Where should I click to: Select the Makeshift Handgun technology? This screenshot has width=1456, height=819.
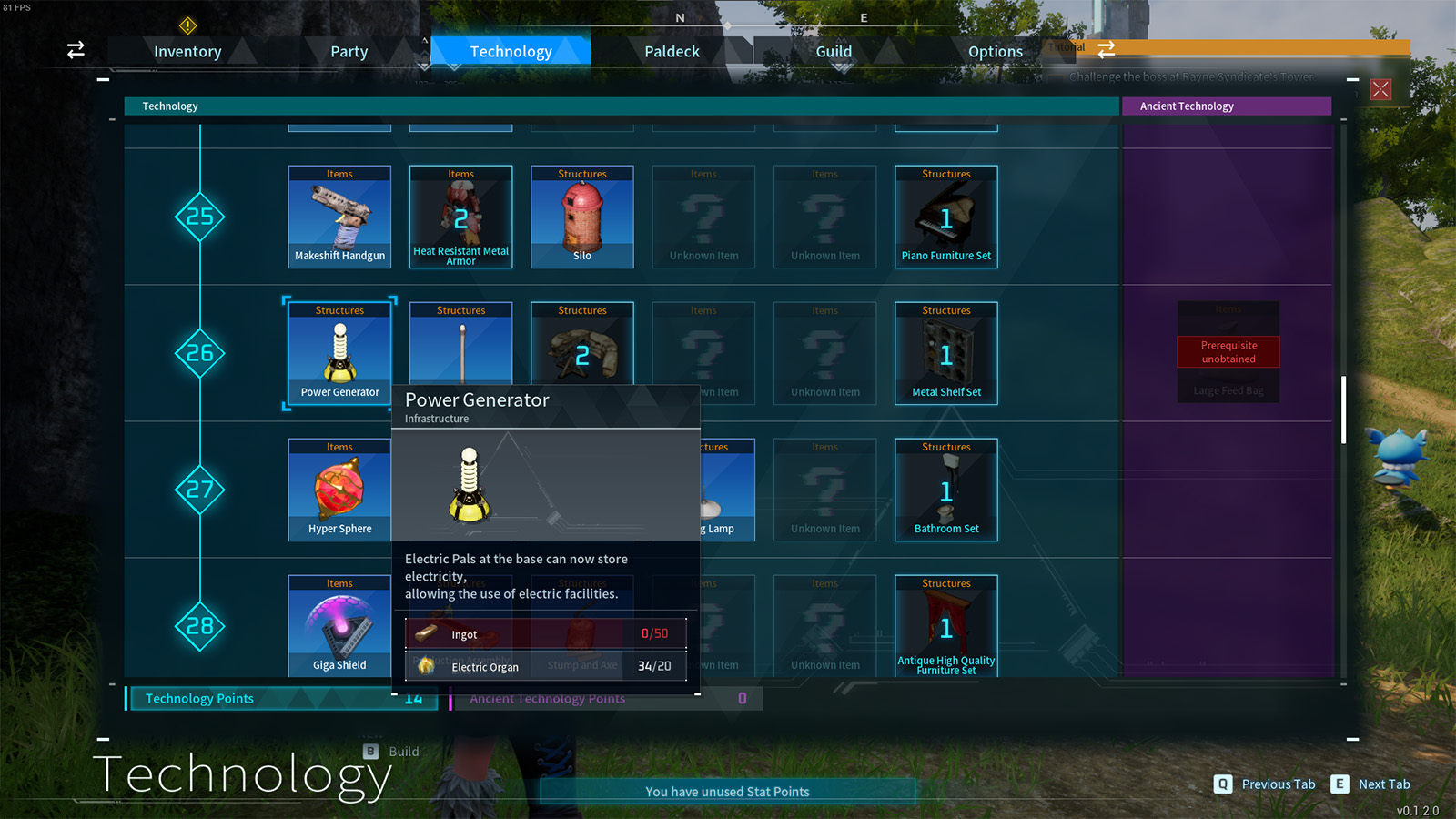coord(339,217)
